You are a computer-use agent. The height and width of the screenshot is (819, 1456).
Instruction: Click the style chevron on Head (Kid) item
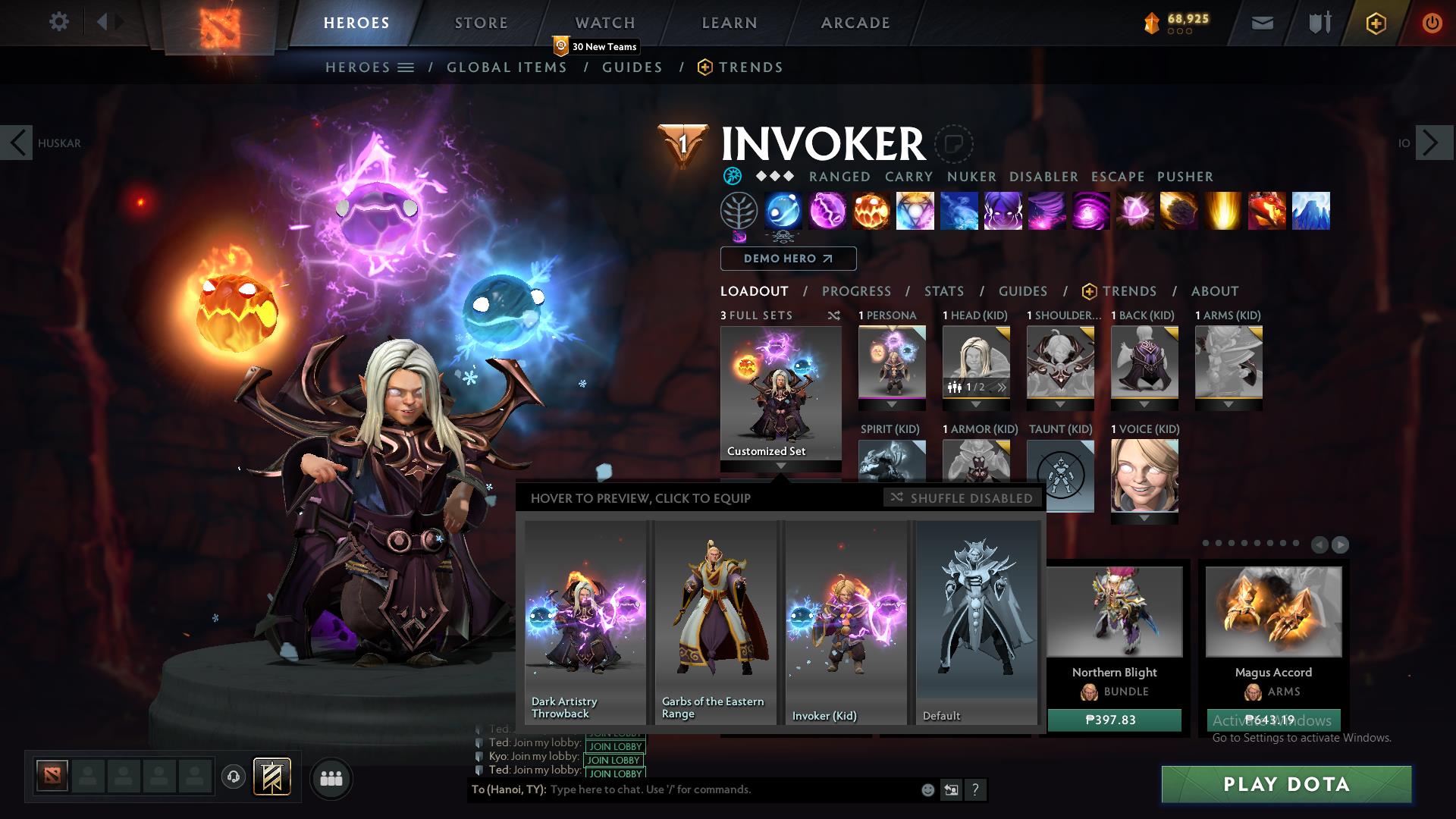[x=1001, y=387]
